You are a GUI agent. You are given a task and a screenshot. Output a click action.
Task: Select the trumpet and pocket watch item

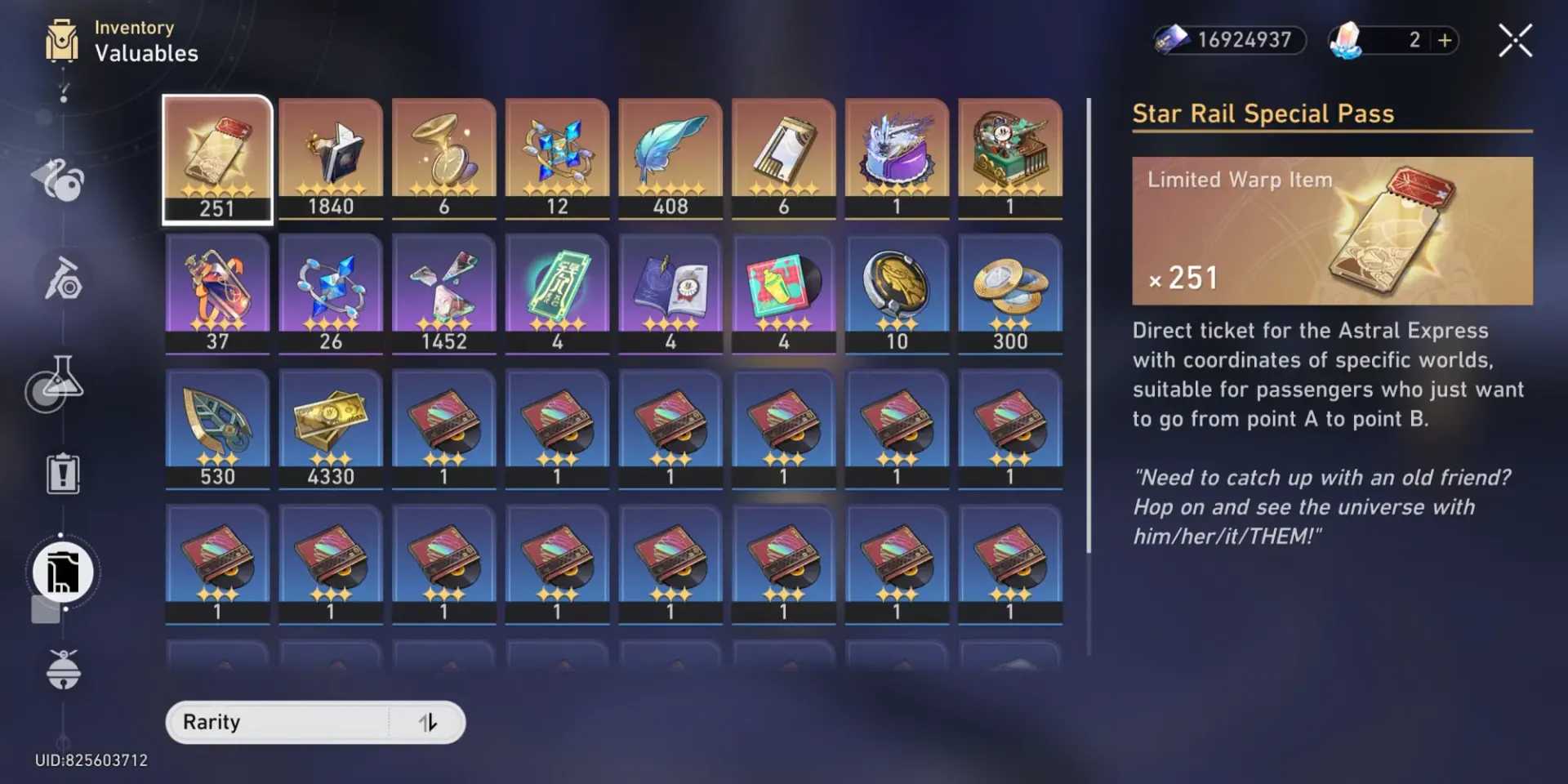[444, 158]
